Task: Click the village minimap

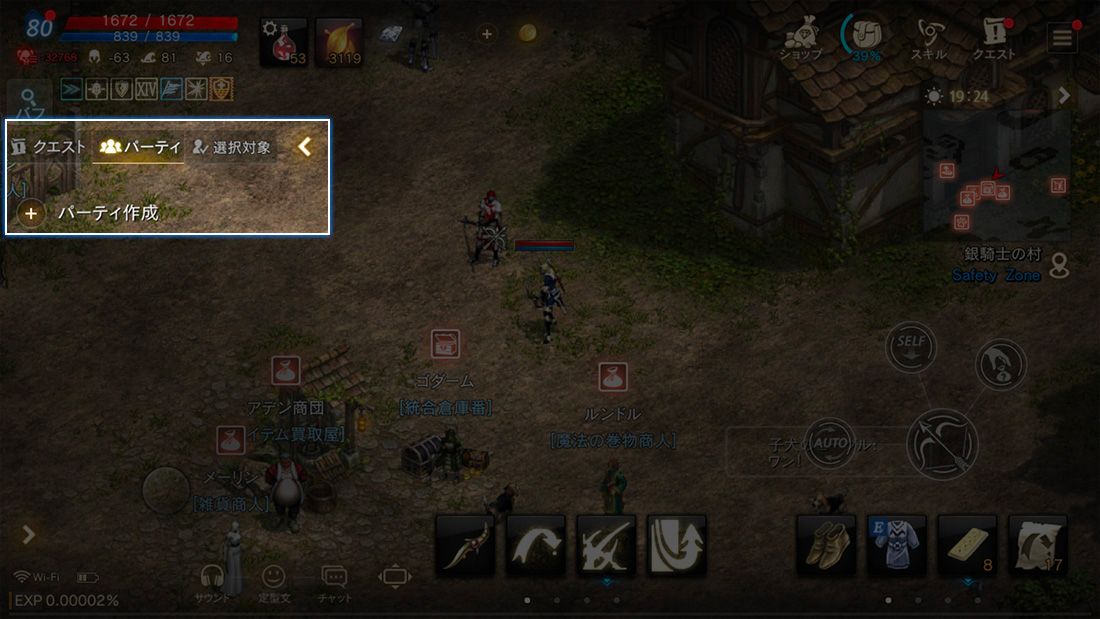Action: pyautogui.click(x=996, y=172)
